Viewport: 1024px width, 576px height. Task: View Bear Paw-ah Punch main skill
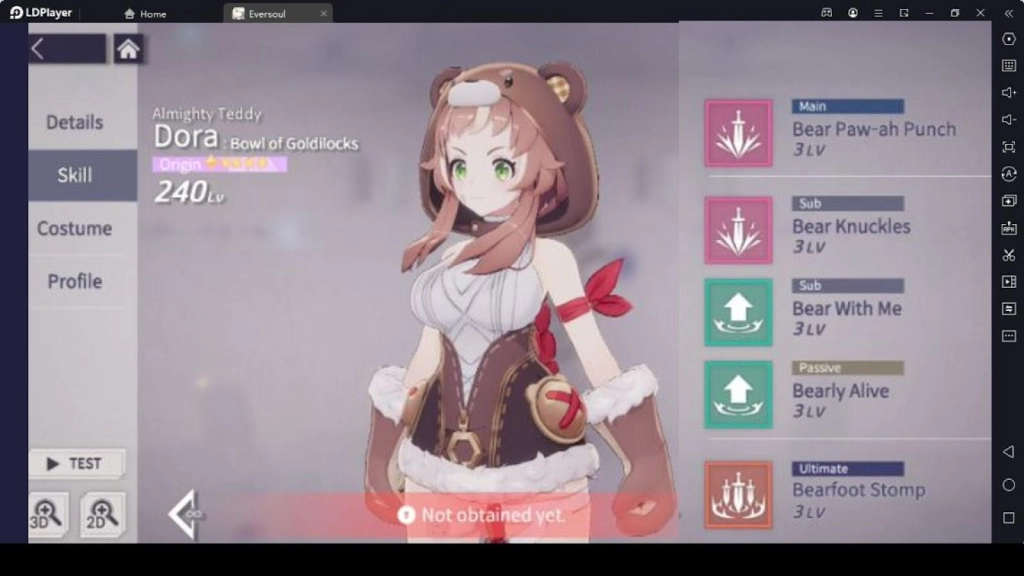(738, 133)
